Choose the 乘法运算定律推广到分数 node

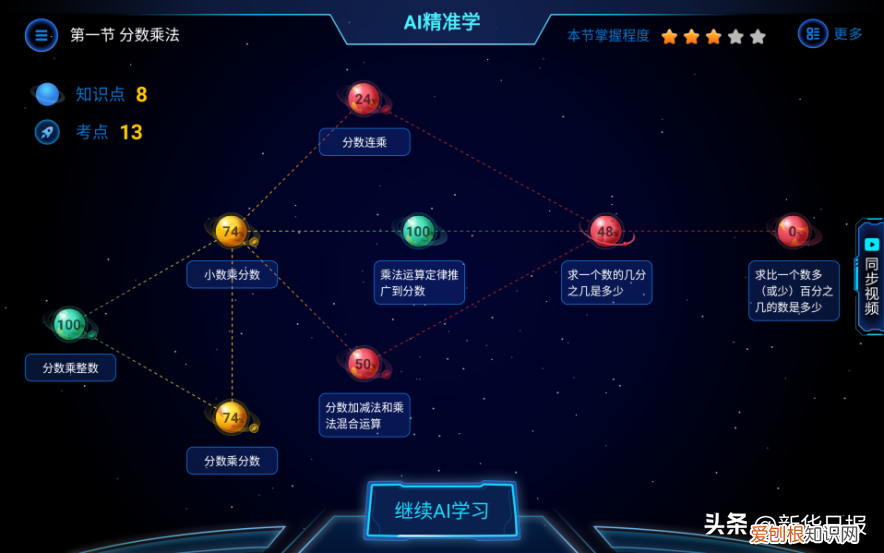click(x=418, y=232)
